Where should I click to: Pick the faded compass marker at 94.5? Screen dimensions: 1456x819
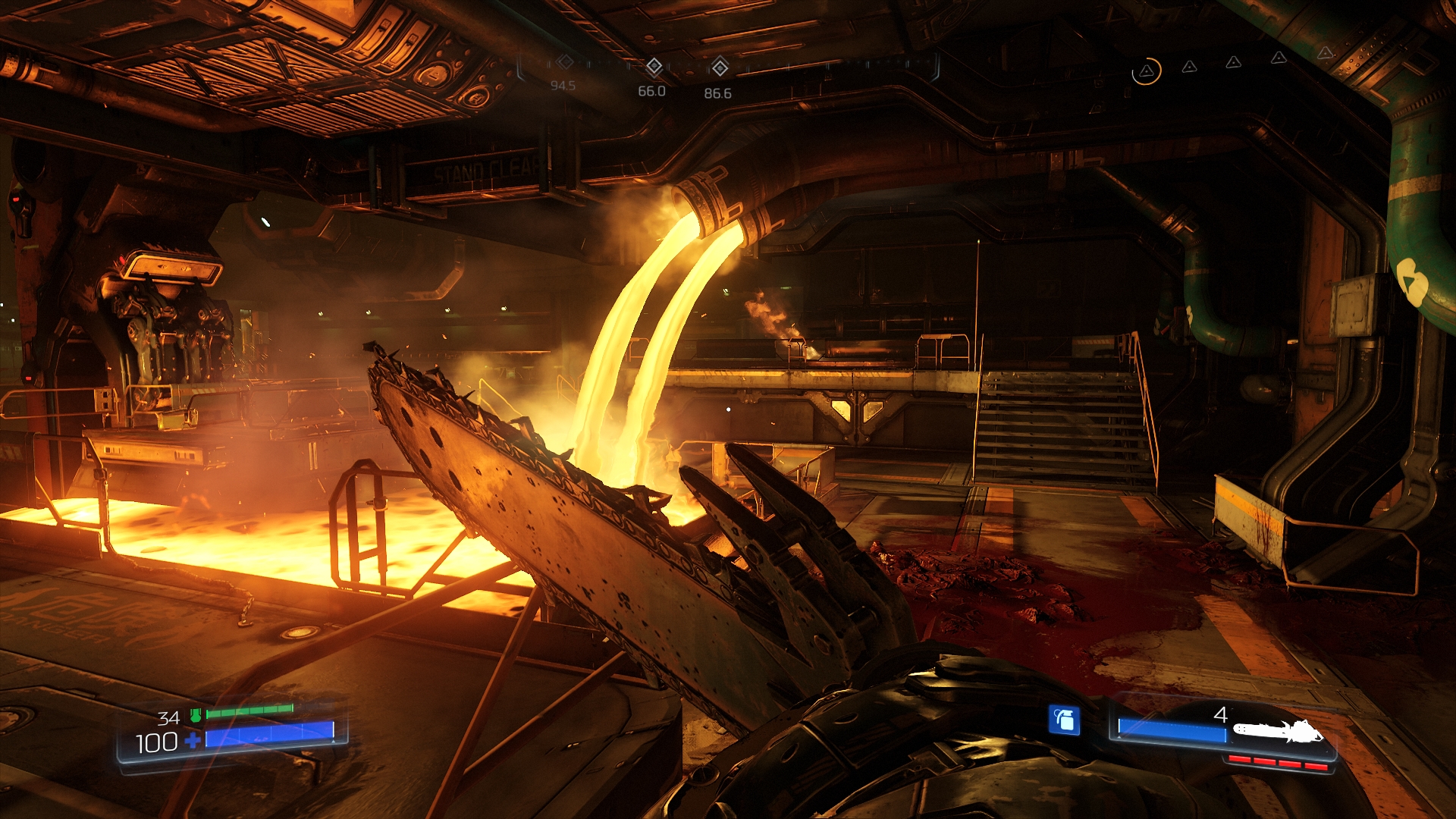click(x=565, y=62)
